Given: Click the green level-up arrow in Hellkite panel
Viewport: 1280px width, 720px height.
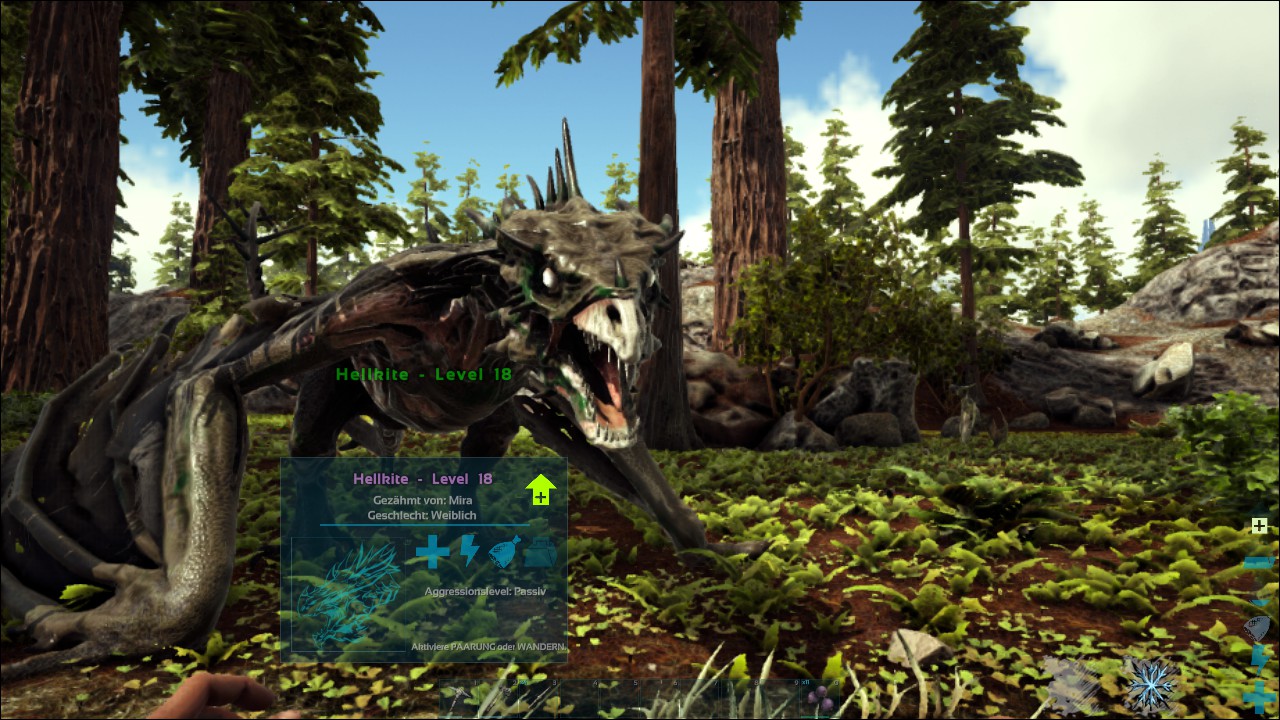Looking at the screenshot, I should 540,489.
